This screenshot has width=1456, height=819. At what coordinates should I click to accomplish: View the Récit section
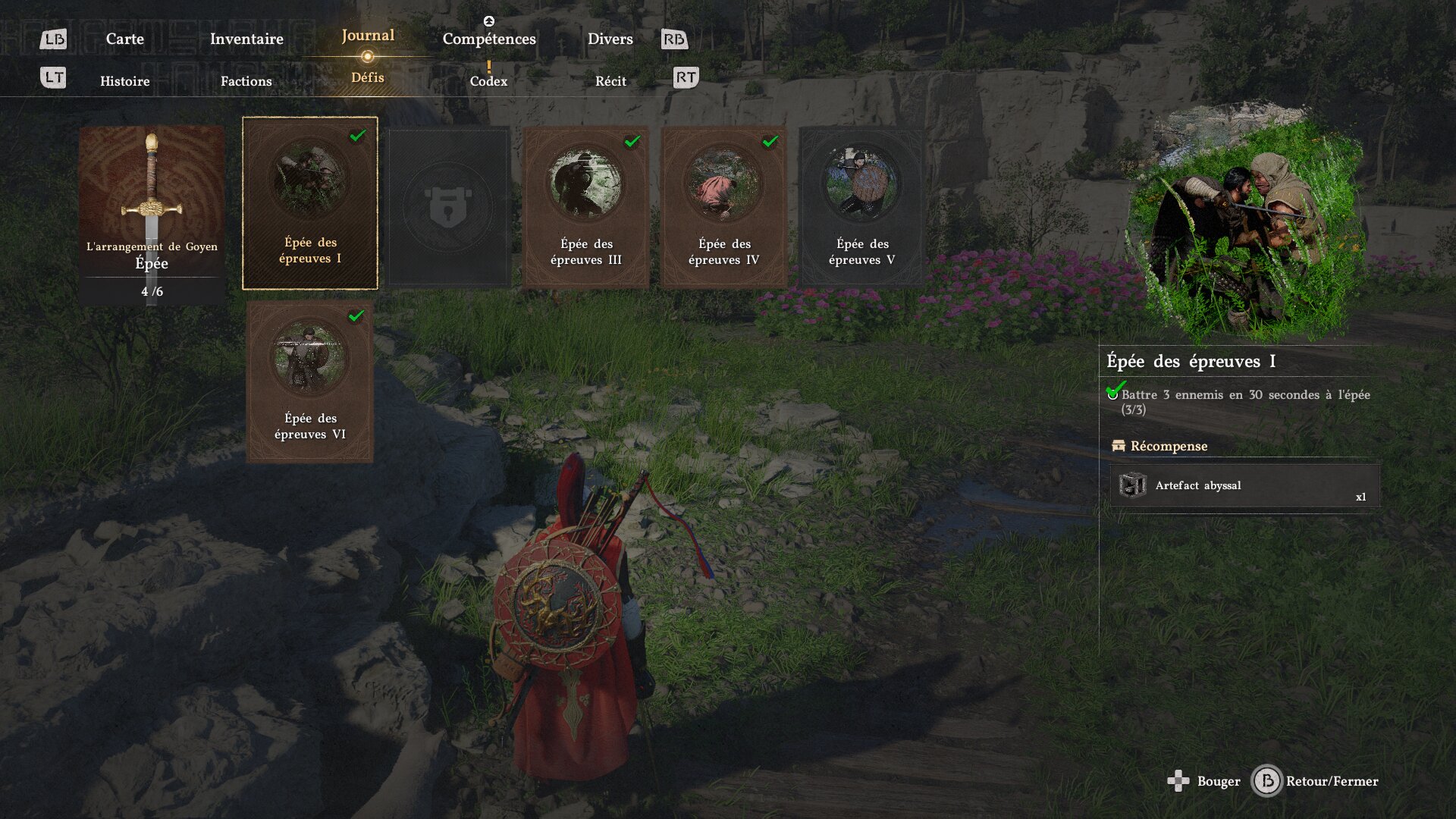610,81
